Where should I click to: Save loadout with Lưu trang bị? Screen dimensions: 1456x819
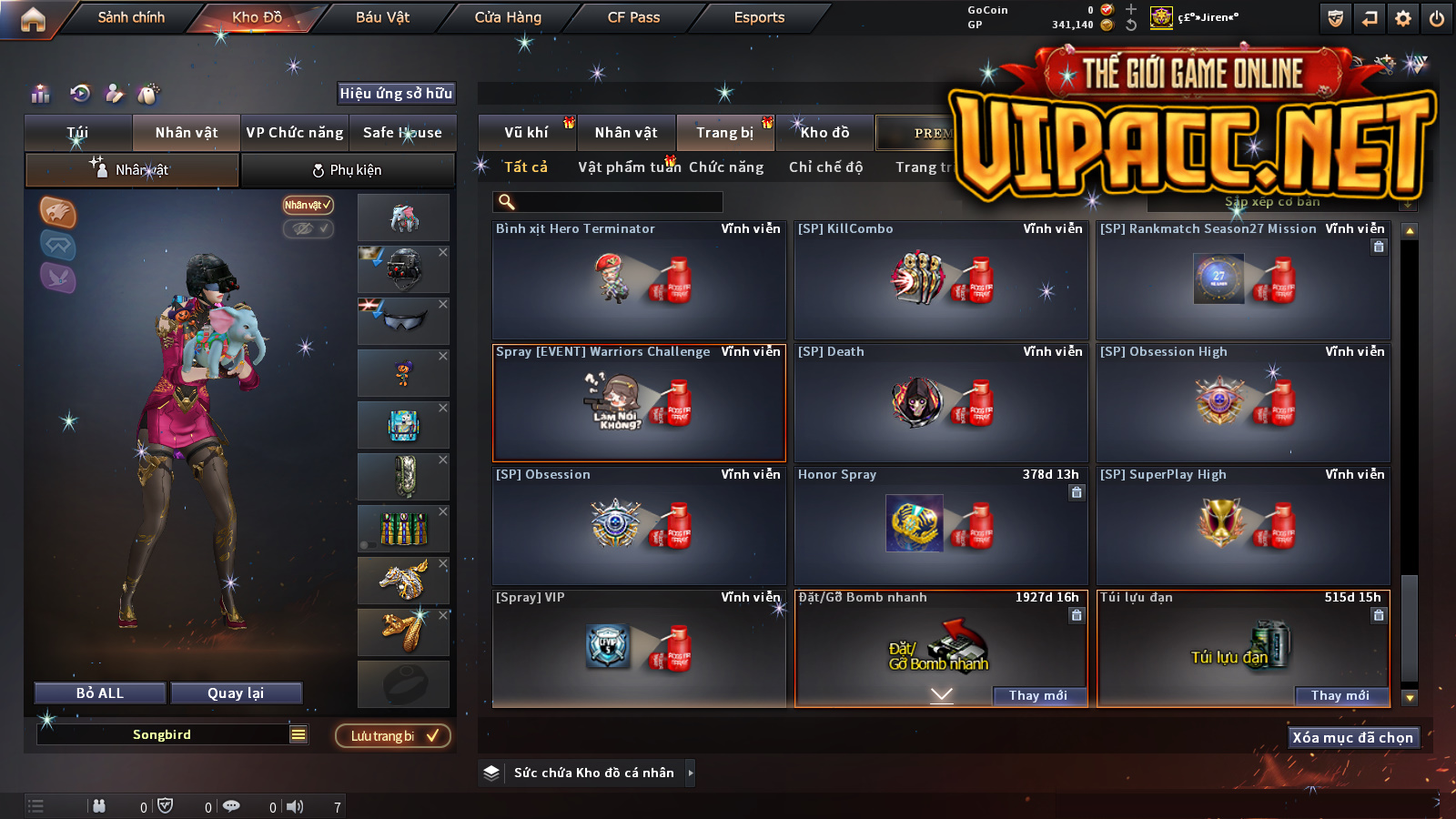pyautogui.click(x=393, y=736)
